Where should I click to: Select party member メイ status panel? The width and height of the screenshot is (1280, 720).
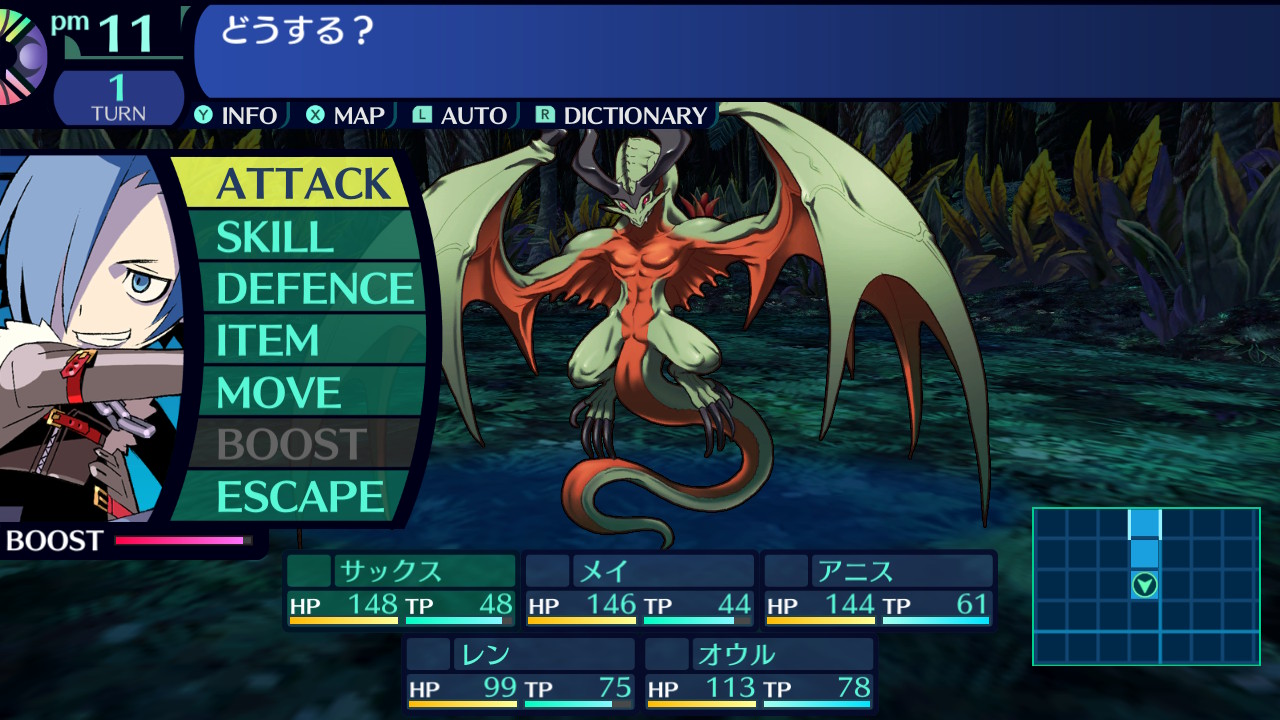(x=640, y=590)
